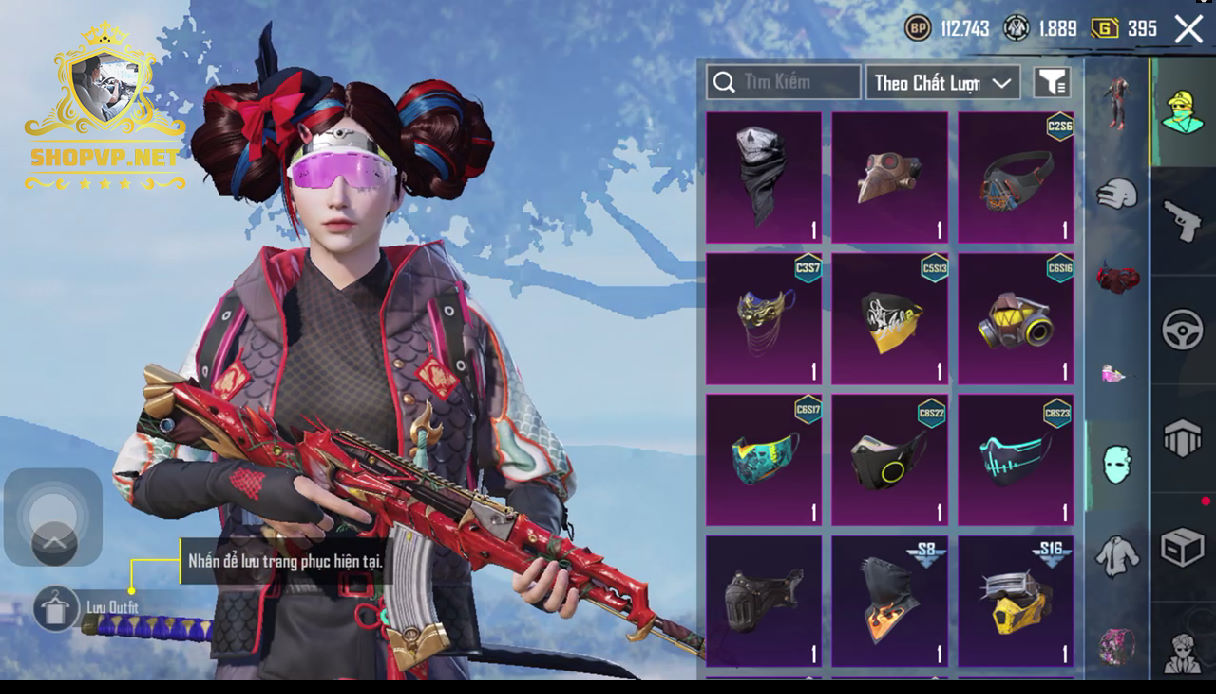Pick the cyan heartbeat face mask
Screen dimensions: 1216x694
pyautogui.click(x=1015, y=459)
